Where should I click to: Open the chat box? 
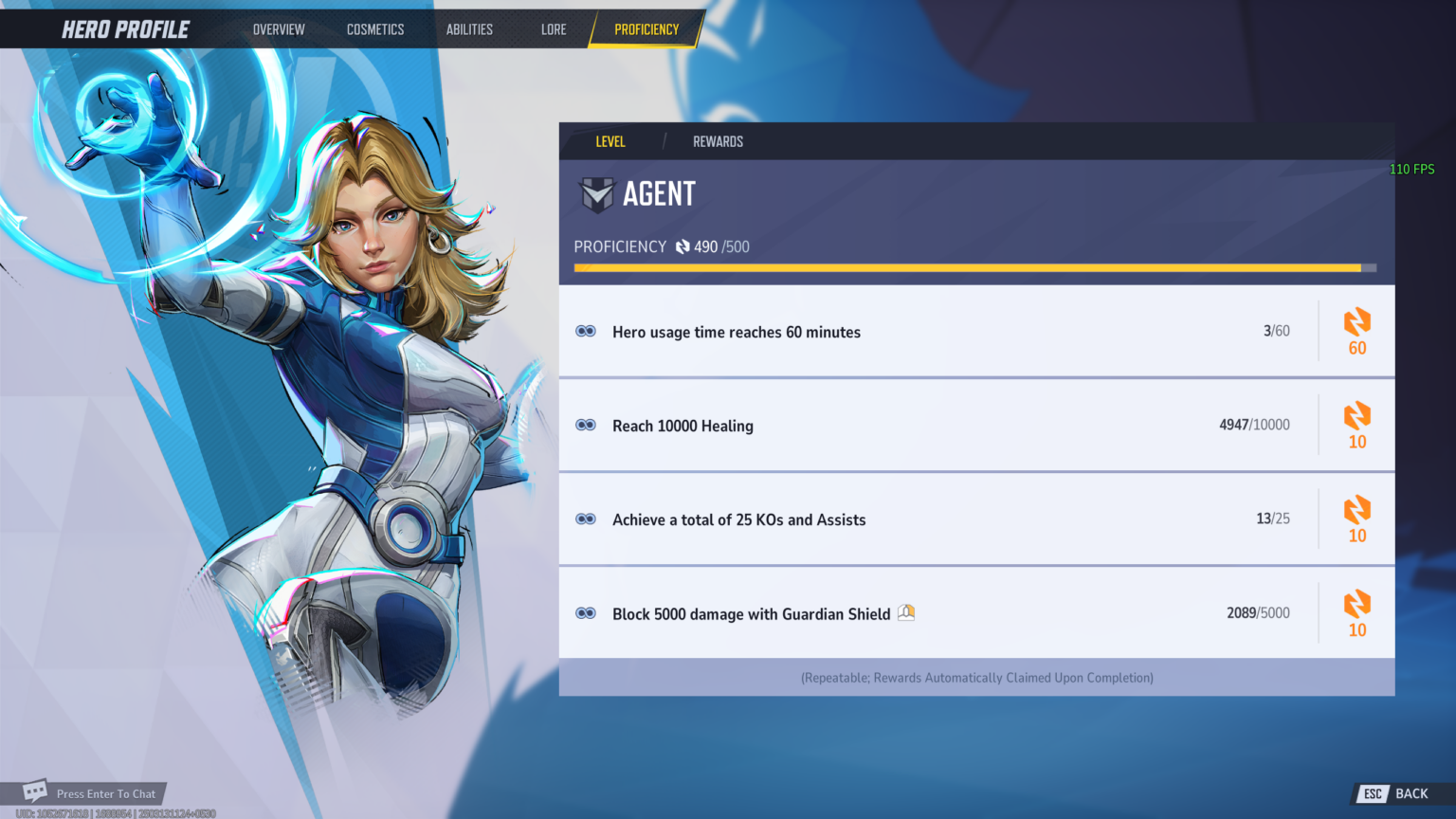coord(91,793)
